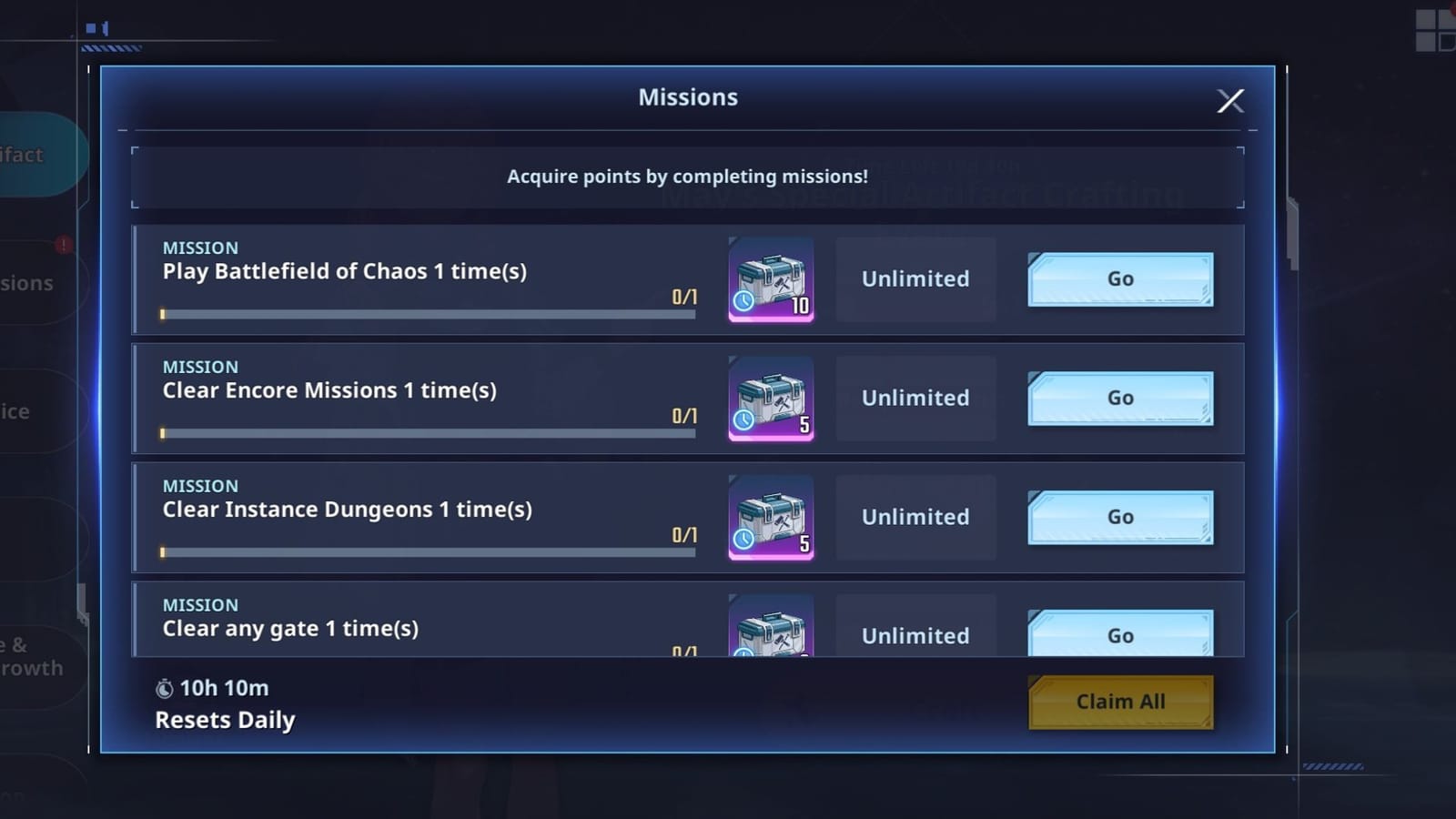Click the Instance Dungeons reward box icon
This screenshot has height=819, width=1456.
770,517
